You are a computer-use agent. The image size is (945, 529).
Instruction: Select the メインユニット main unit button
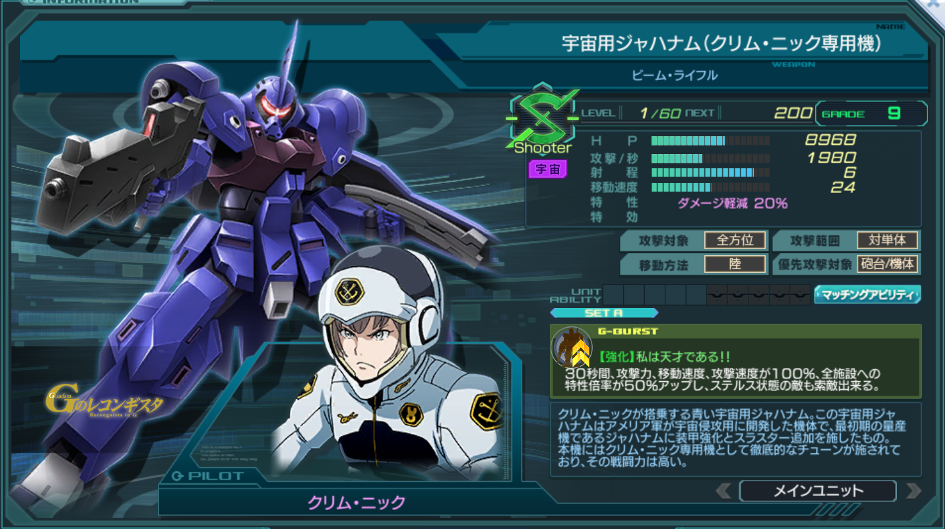pos(817,491)
